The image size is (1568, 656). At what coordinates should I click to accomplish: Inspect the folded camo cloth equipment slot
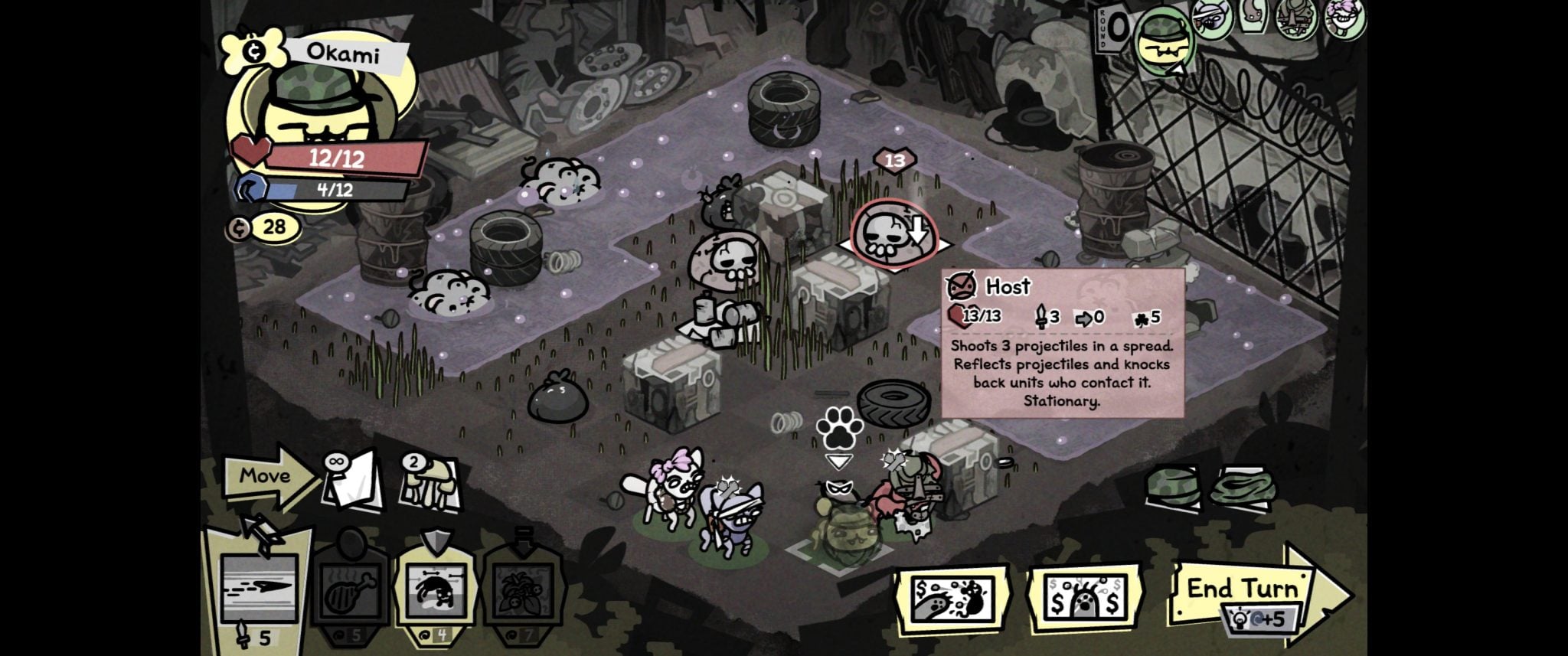(1243, 487)
